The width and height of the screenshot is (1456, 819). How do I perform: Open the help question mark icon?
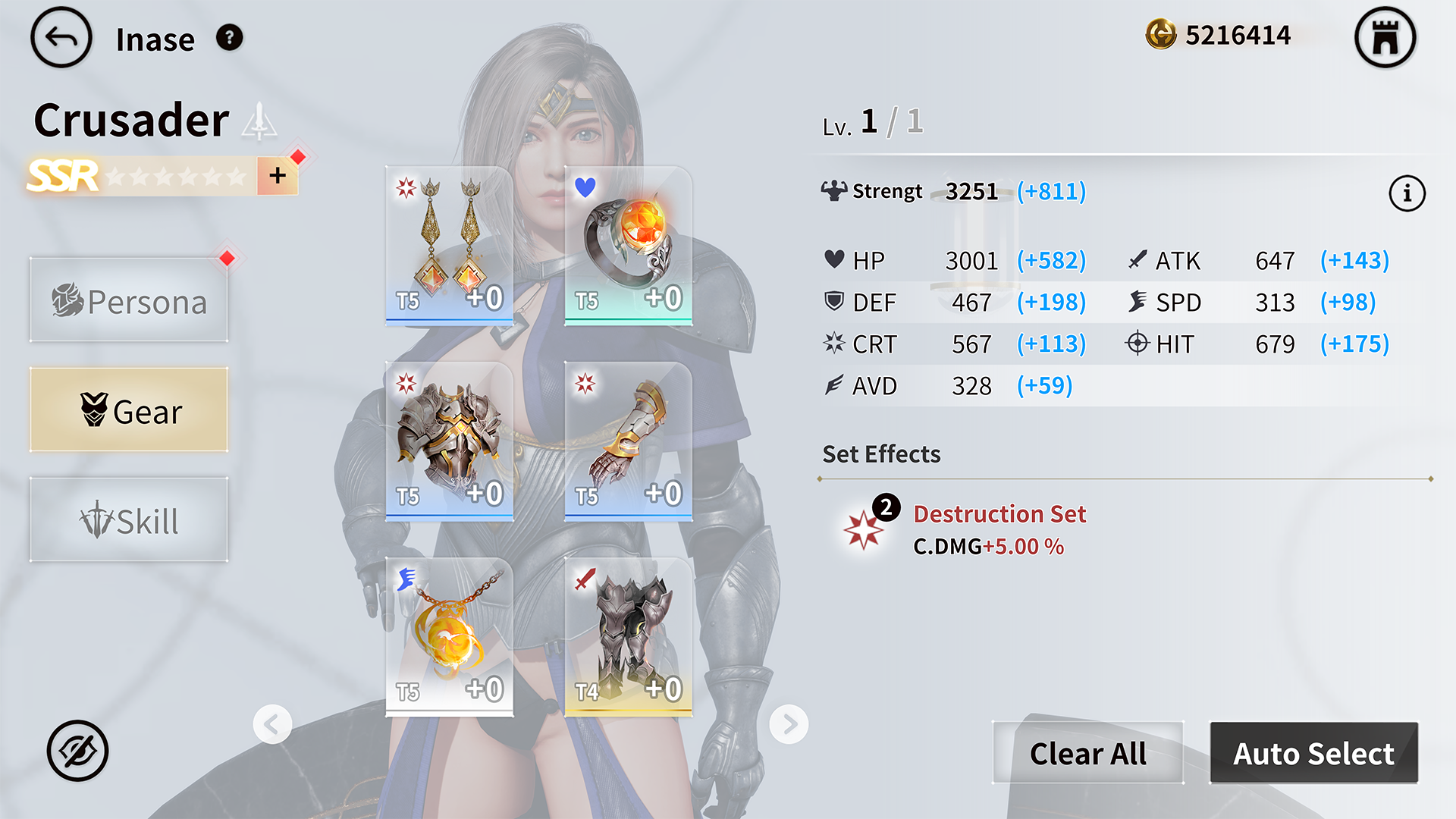coord(229,37)
